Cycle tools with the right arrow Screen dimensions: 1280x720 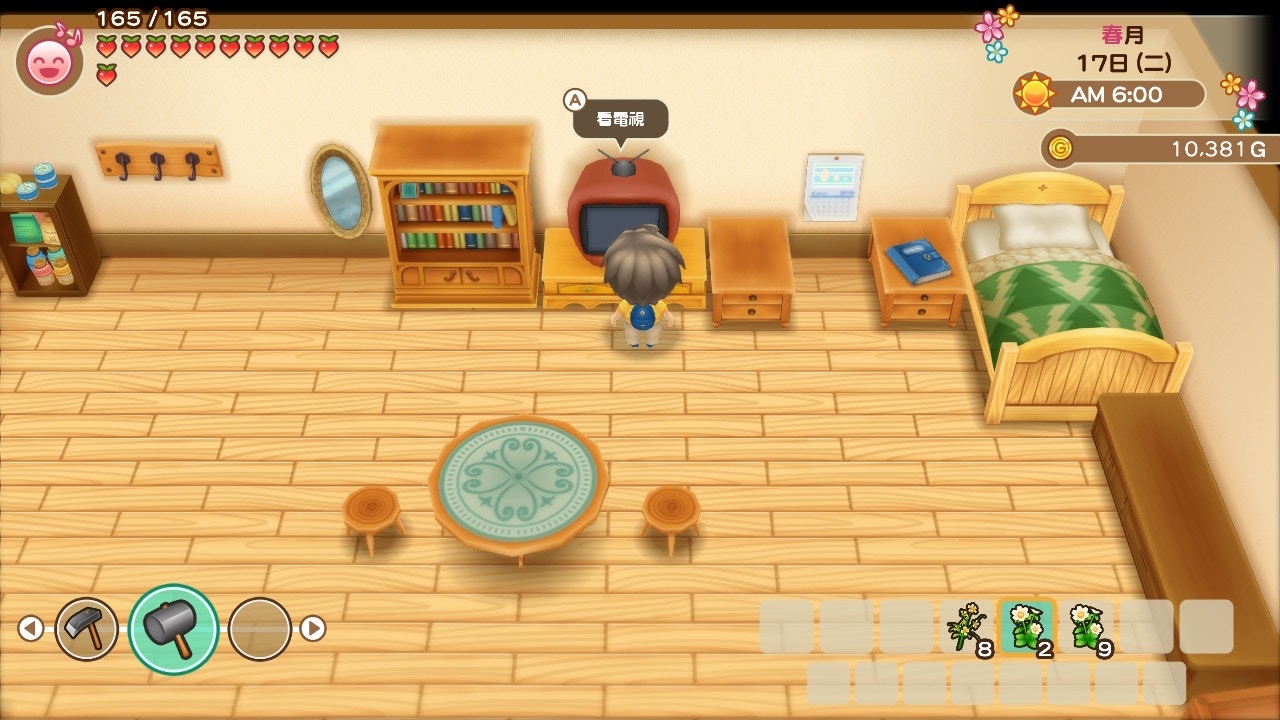point(313,628)
